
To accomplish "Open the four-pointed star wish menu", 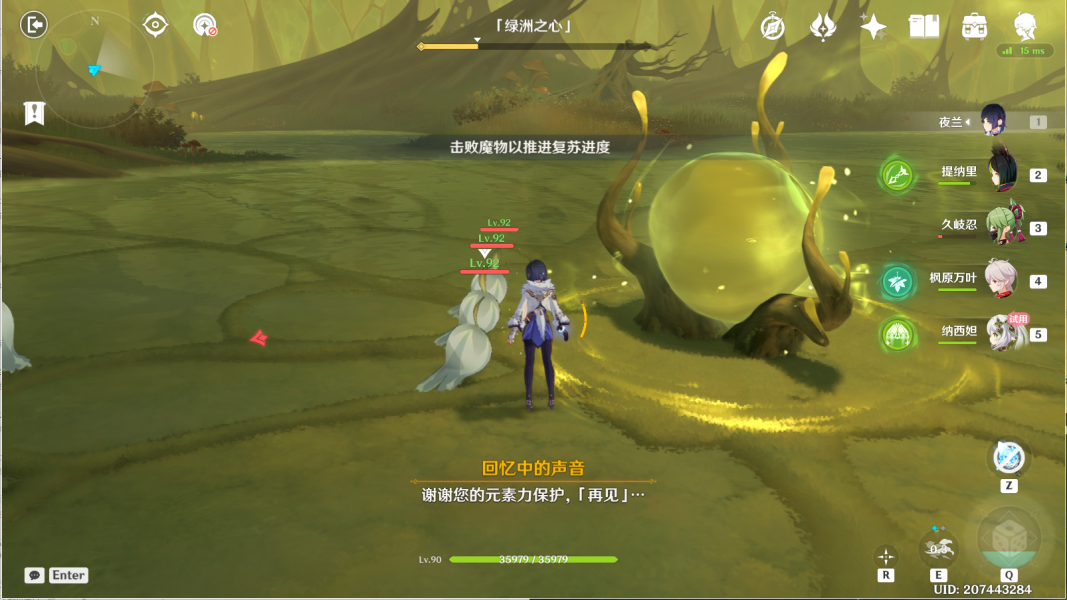I will [873, 27].
